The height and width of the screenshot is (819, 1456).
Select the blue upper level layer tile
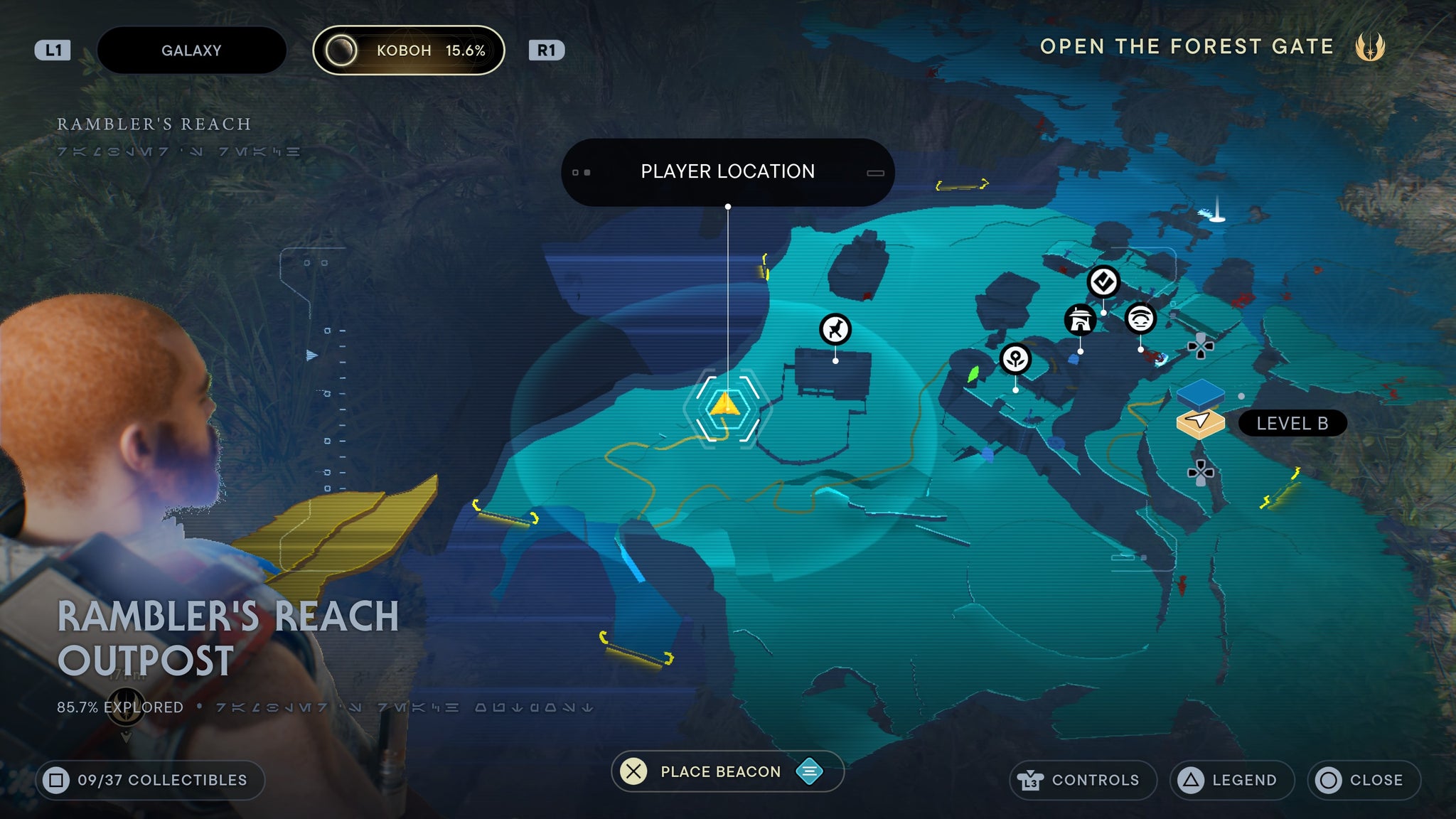tap(1200, 392)
